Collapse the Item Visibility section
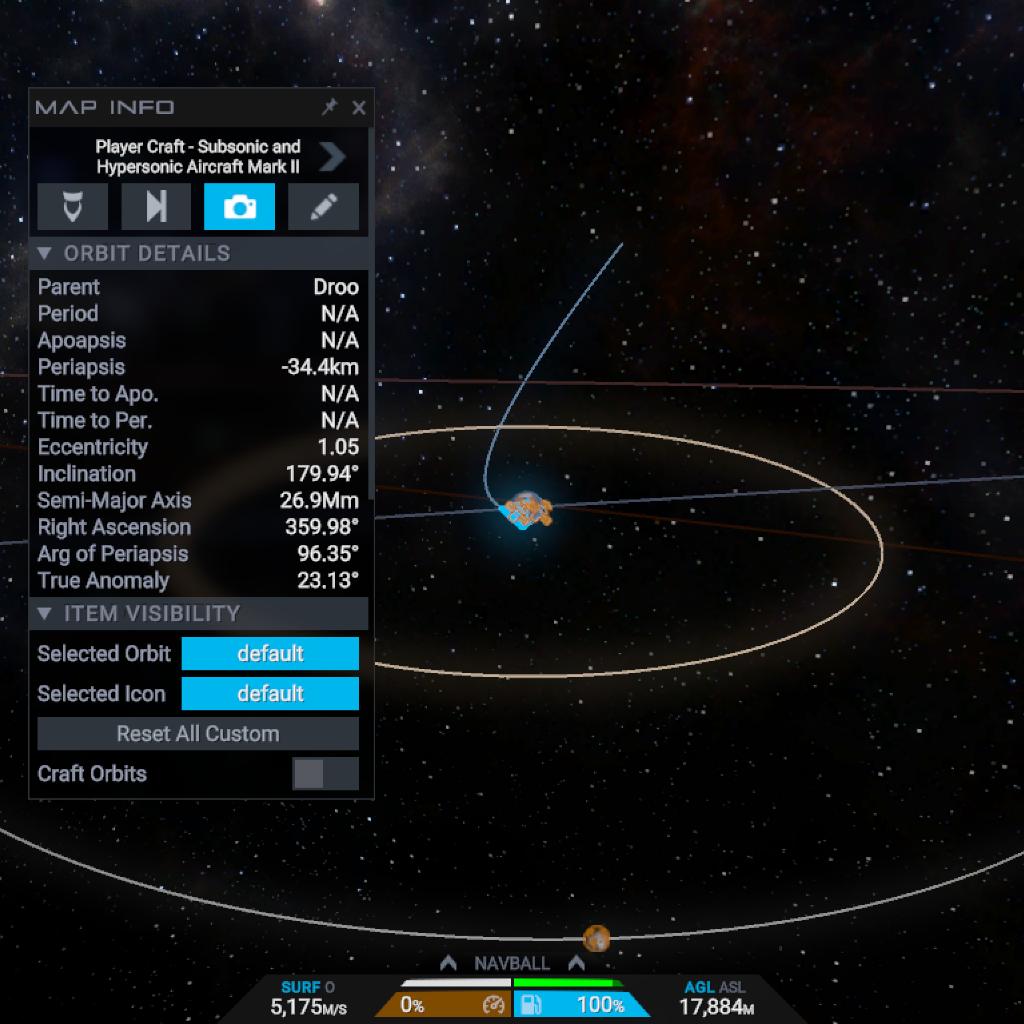Viewport: 1024px width, 1024px height. tap(46, 613)
